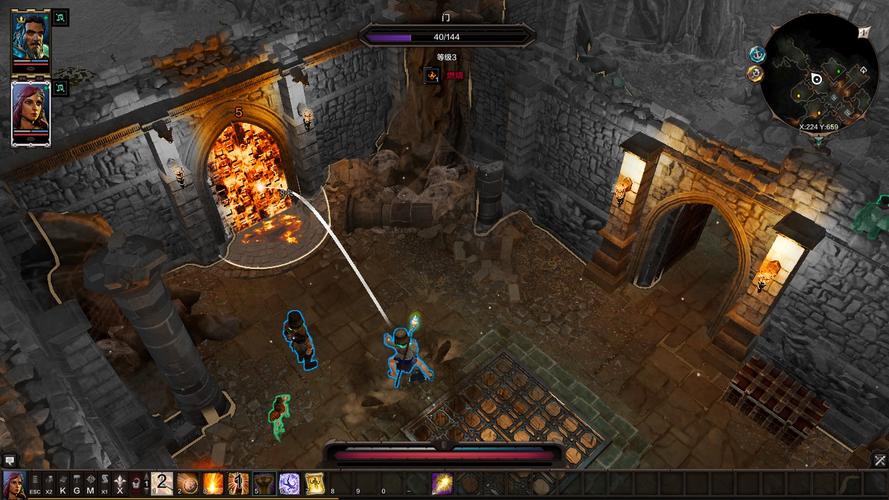Activate the purple swirl skill icon
Screen dimensions: 889x500
tap(289, 484)
